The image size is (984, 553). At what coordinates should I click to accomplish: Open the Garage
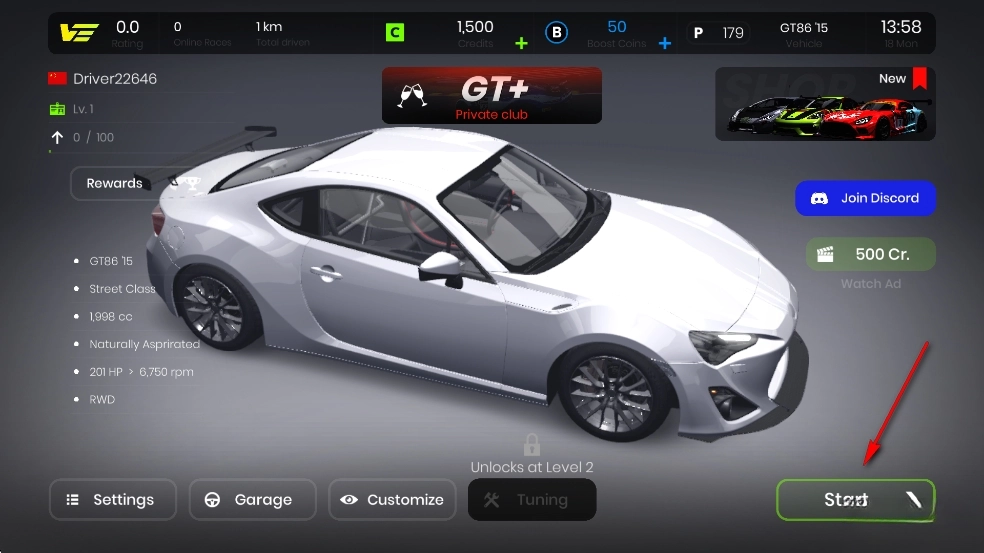tap(252, 500)
